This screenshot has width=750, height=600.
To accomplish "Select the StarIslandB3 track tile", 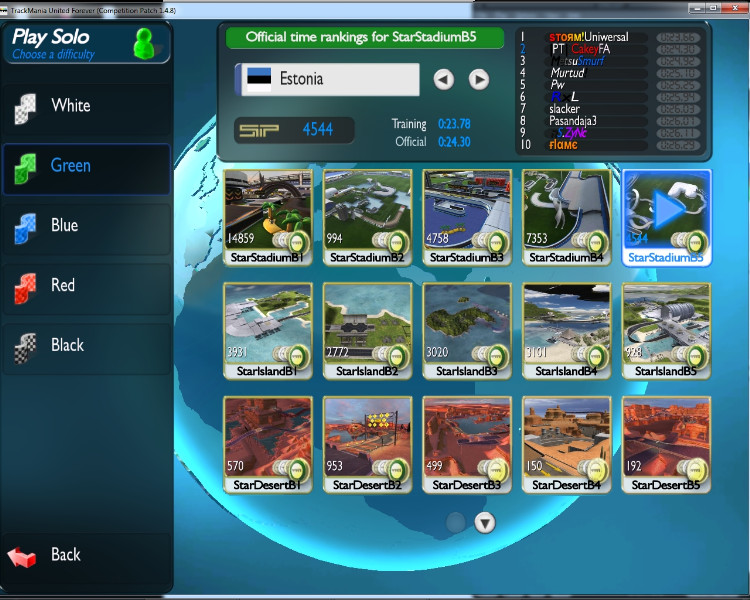I will point(467,330).
